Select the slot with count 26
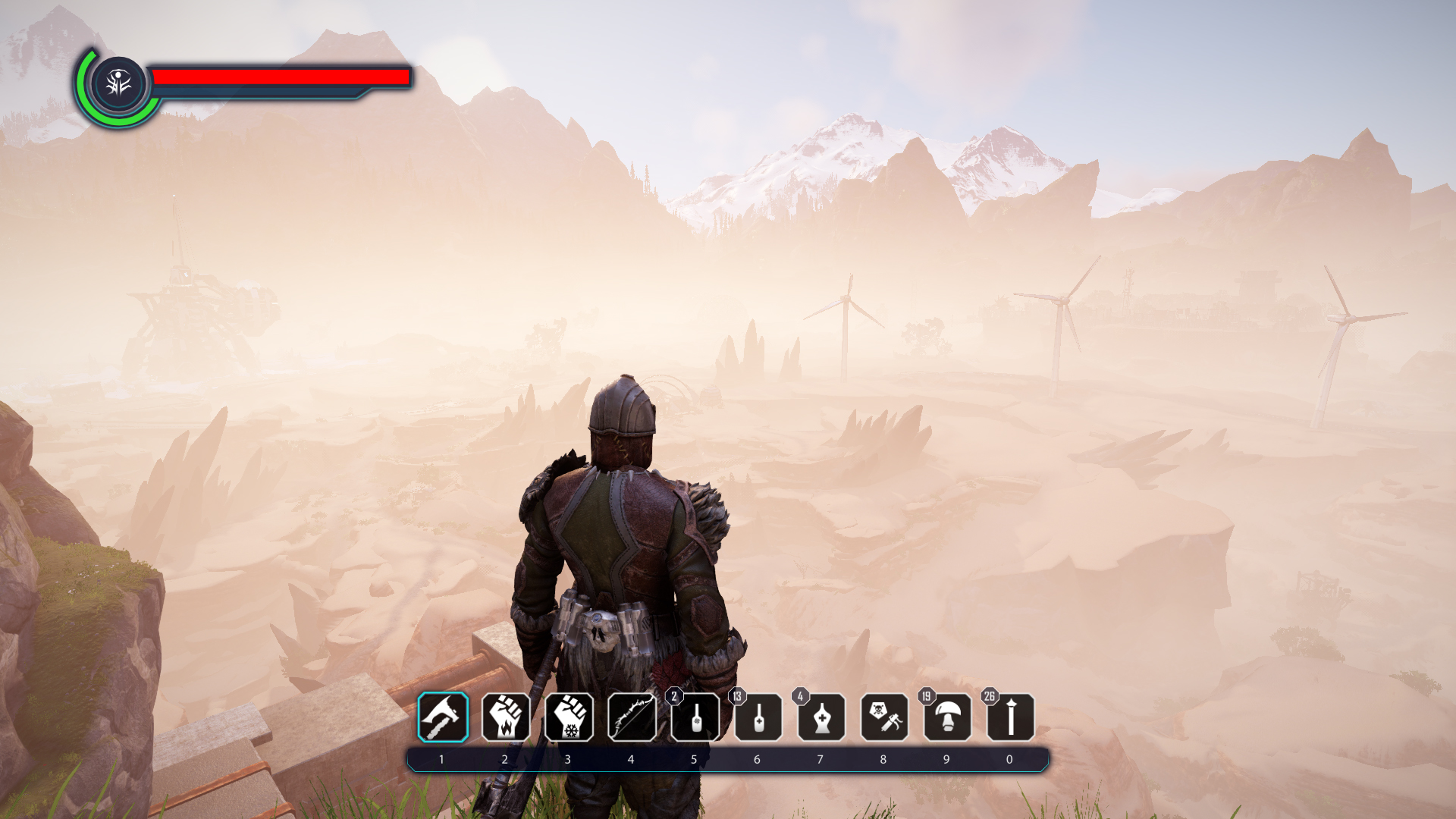The width and height of the screenshot is (1456, 819). 1010,717
